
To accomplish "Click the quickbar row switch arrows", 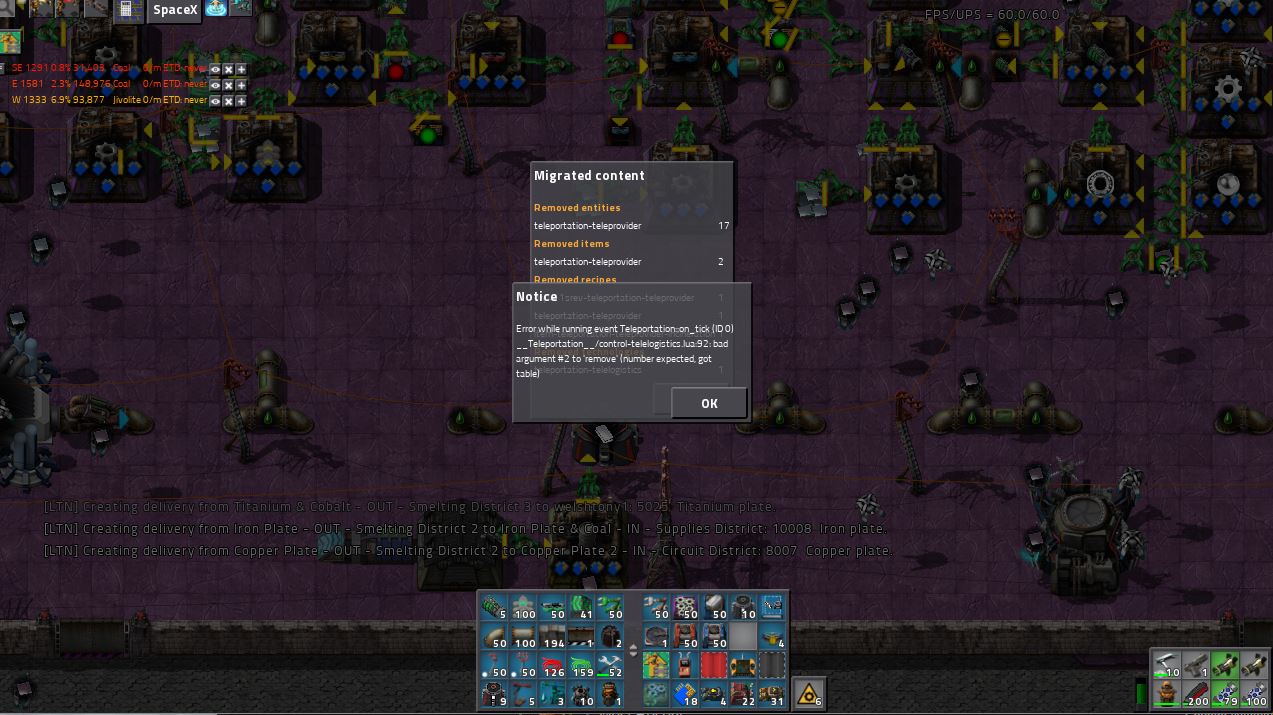I will [632, 651].
